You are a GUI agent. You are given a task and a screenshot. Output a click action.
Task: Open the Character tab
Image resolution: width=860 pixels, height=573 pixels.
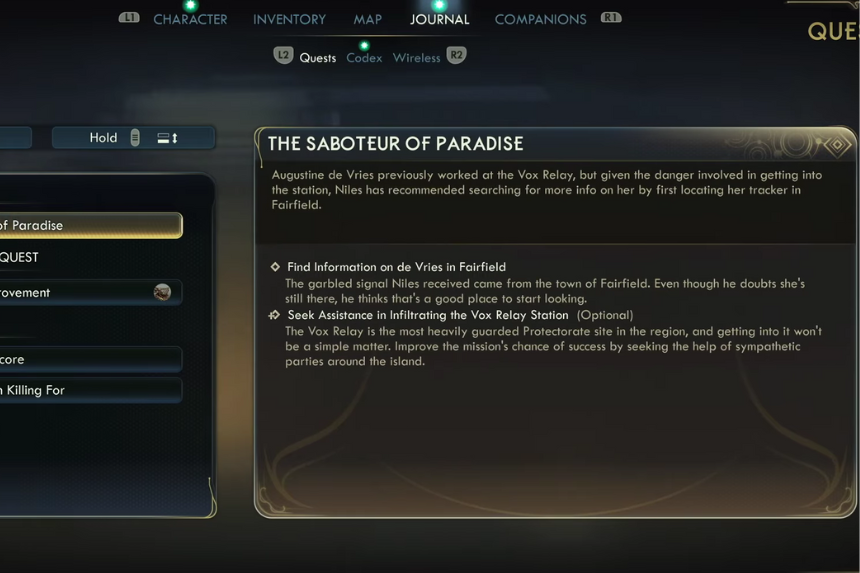(x=190, y=19)
